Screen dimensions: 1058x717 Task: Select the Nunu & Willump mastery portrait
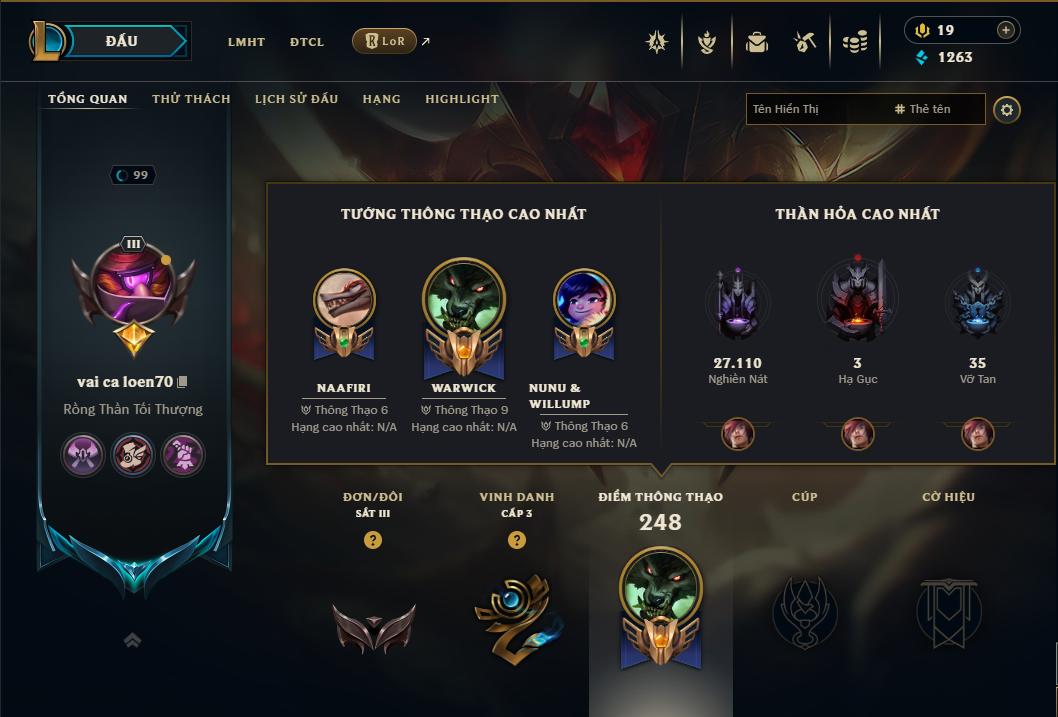coord(584,298)
